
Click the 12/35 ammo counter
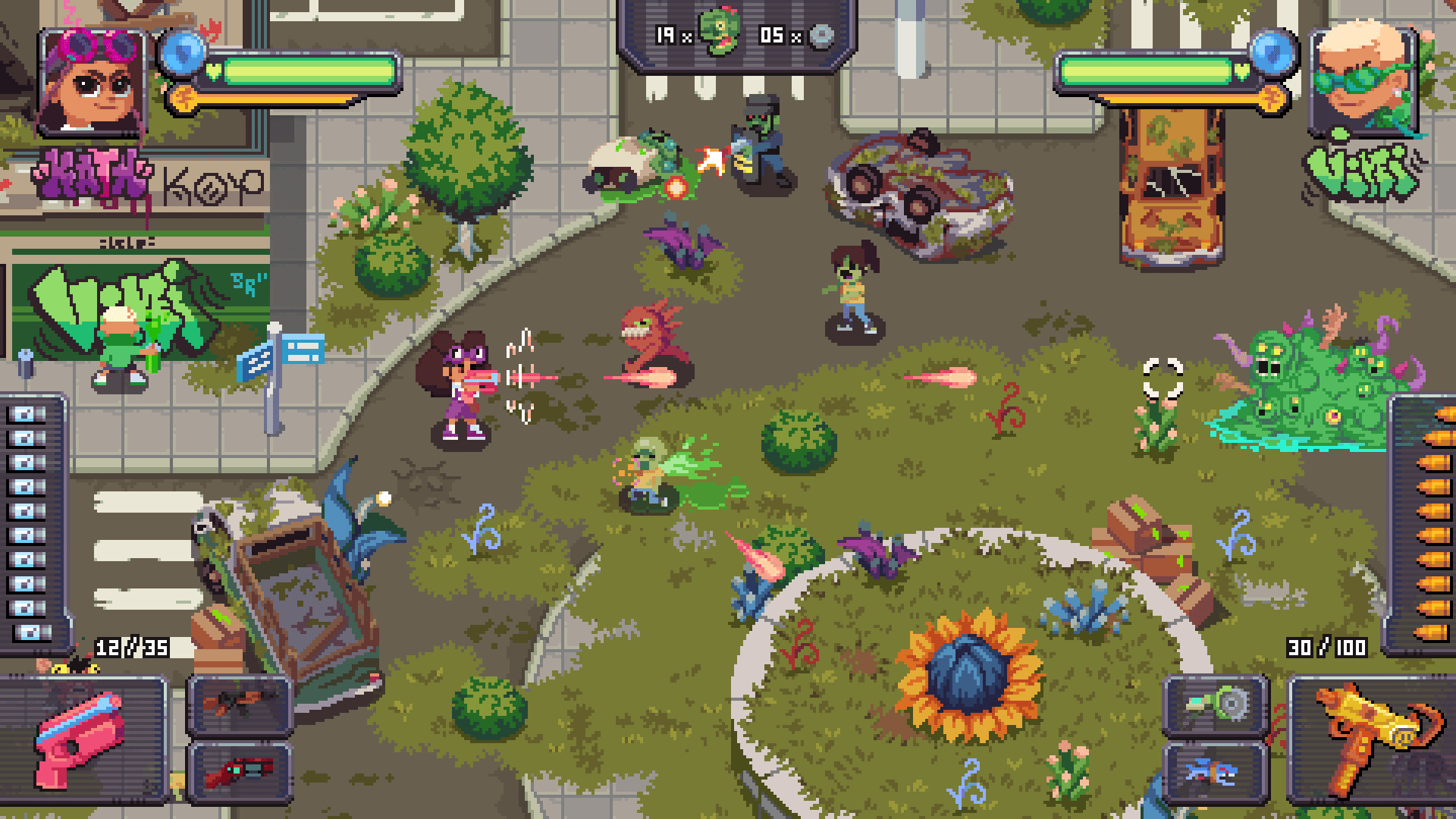tap(127, 648)
